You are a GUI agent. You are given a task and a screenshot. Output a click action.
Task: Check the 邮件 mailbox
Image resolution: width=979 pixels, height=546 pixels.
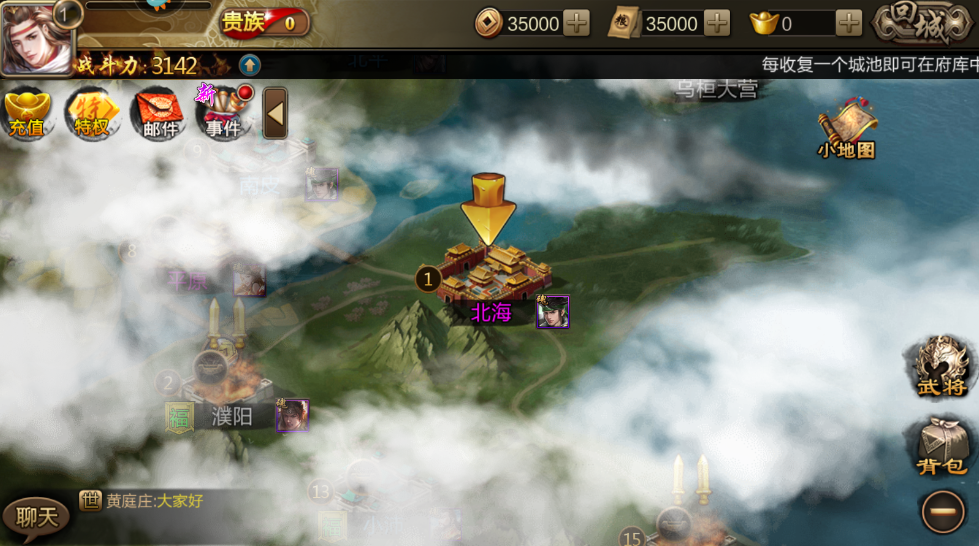tap(157, 114)
